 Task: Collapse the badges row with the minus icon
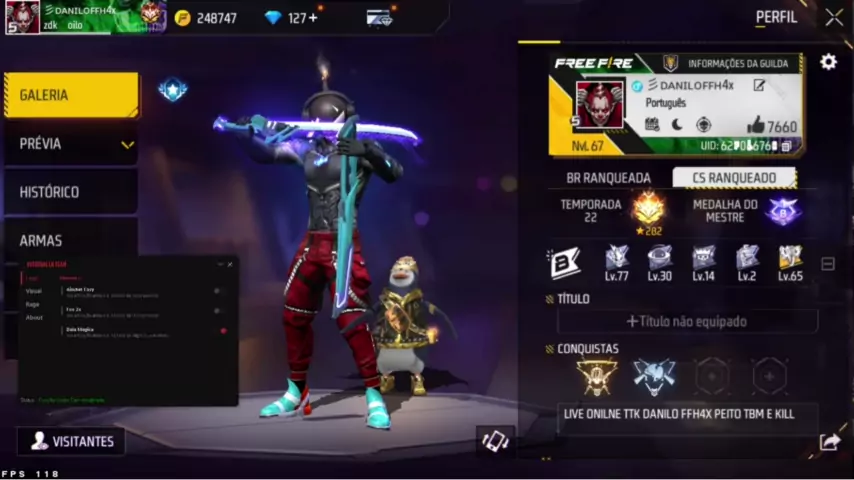pos(828,264)
